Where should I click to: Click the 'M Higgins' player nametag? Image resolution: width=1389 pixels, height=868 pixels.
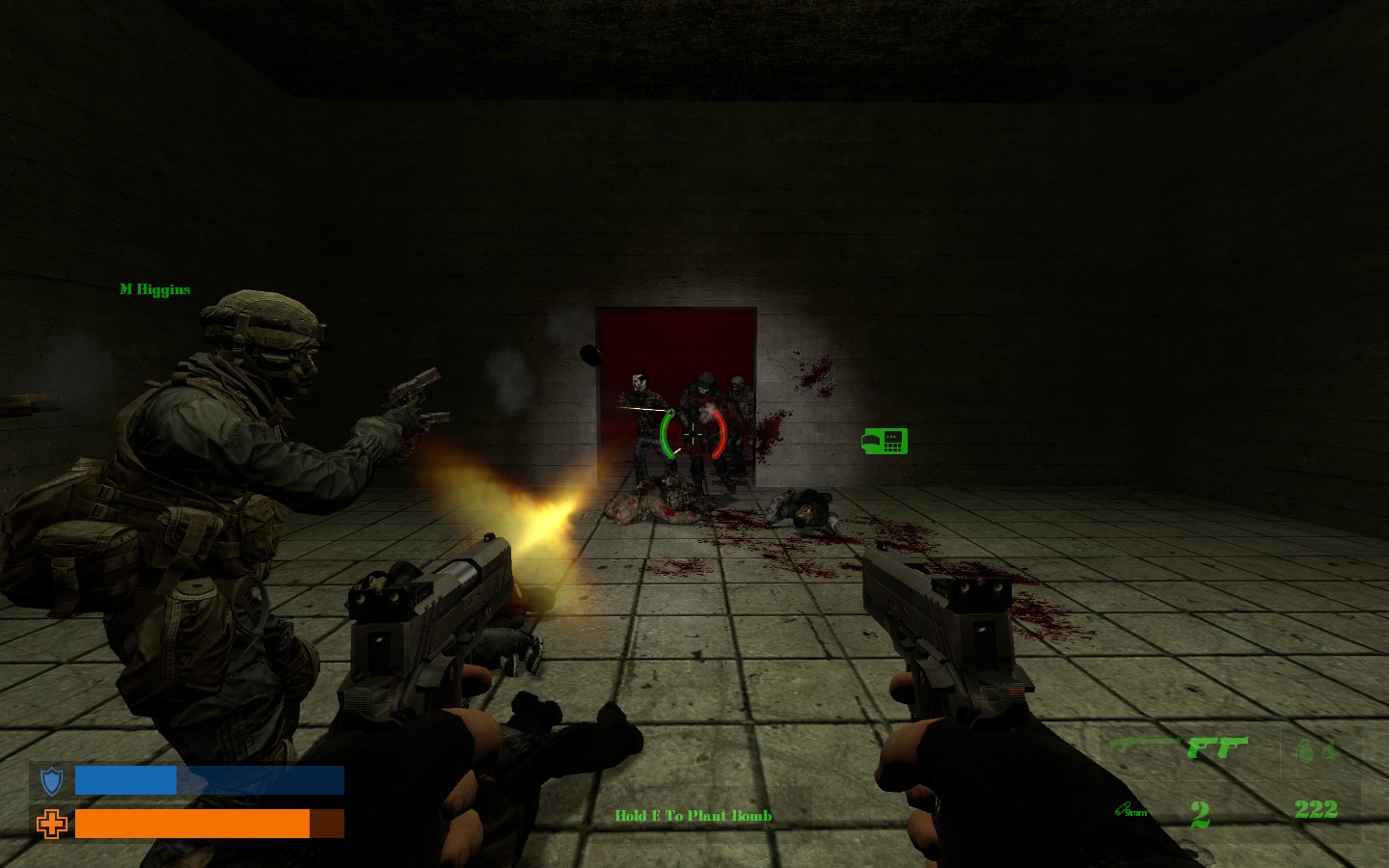[154, 288]
